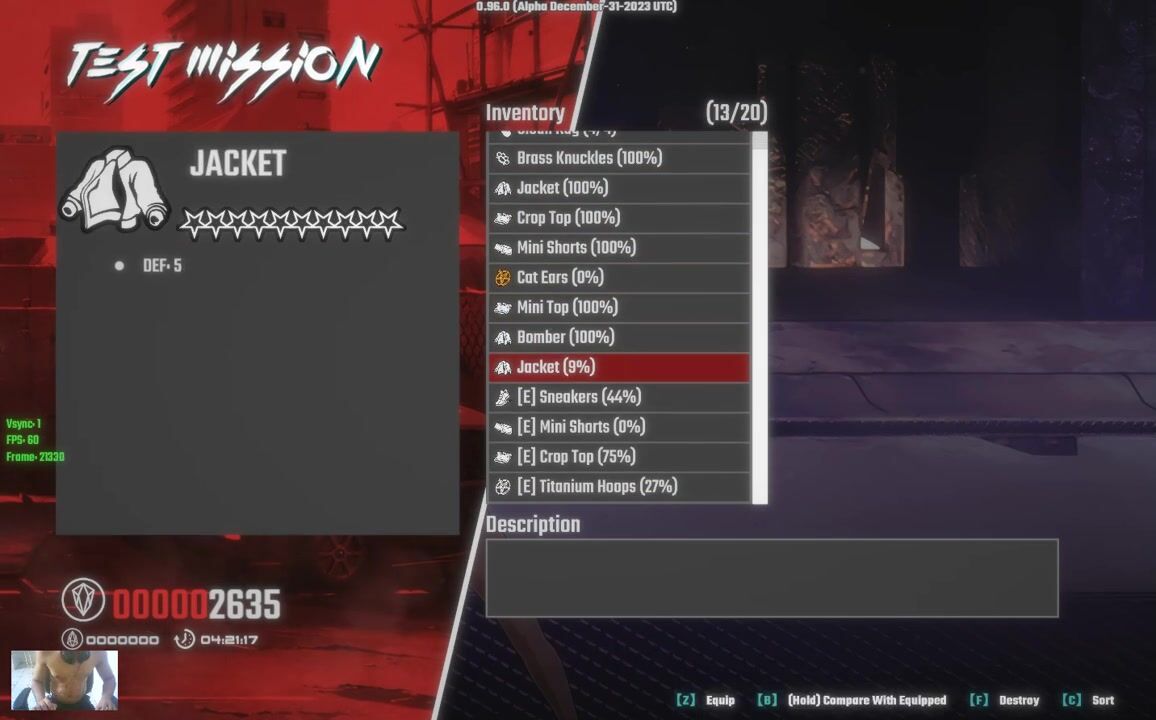The image size is (1156, 720).
Task: Pick the equipped Titanium Hoops (27%) item
Action: pos(618,487)
